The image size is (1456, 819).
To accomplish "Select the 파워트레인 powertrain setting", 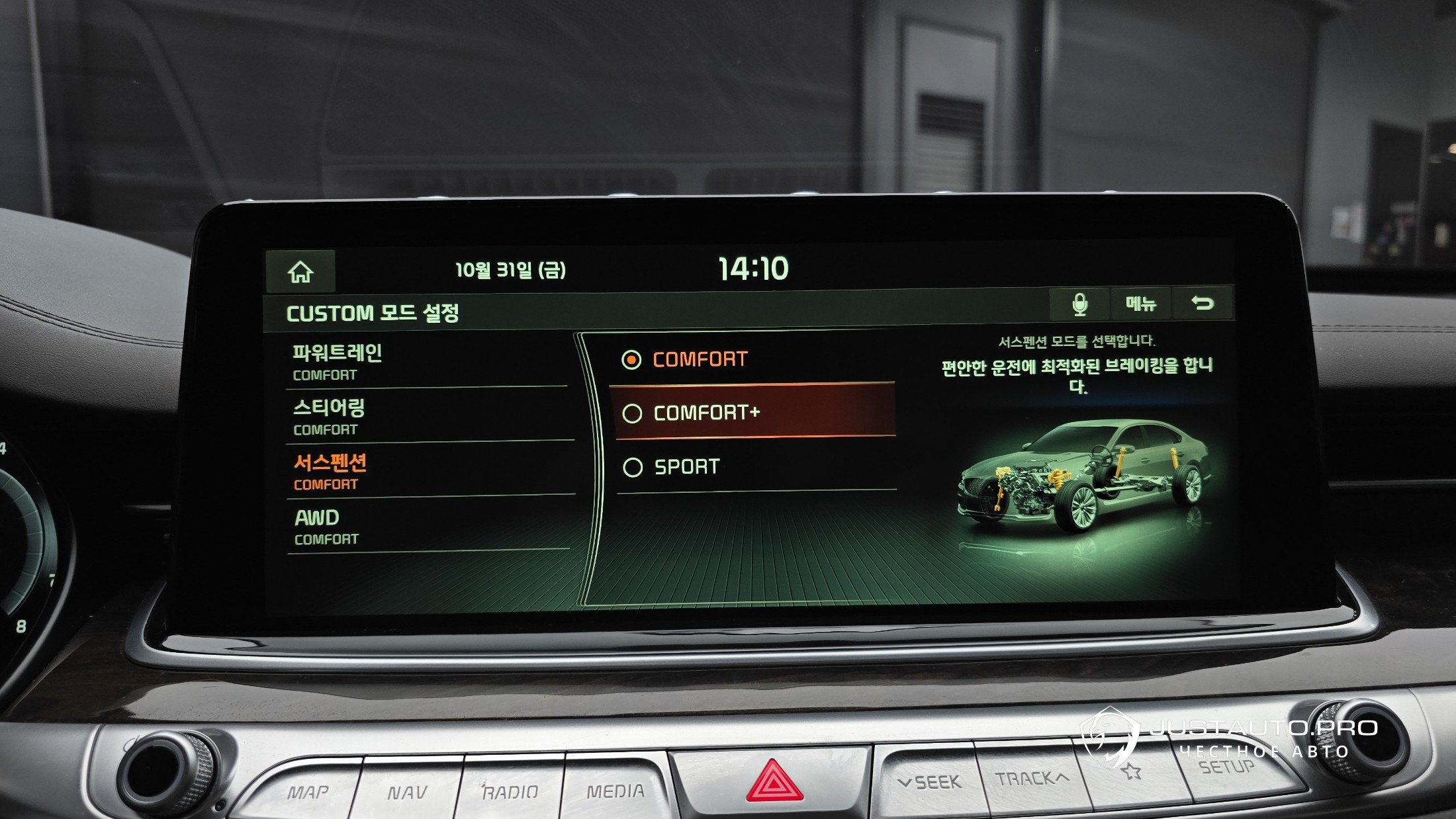I will click(427, 361).
